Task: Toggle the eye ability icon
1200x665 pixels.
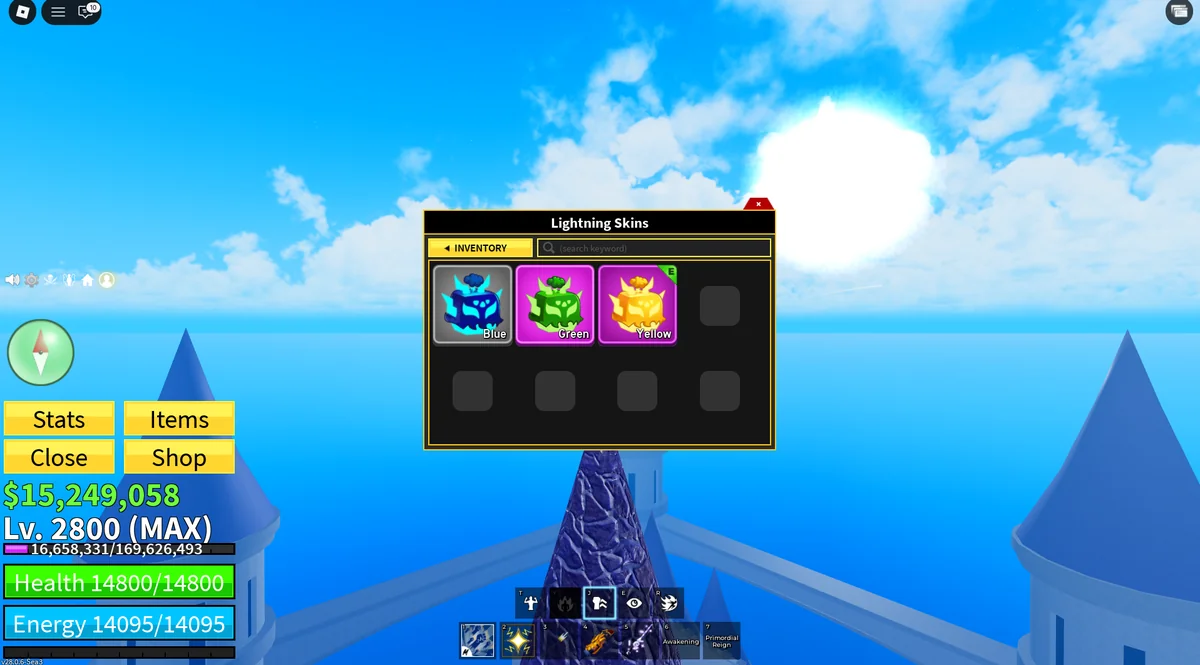Action: [x=634, y=603]
